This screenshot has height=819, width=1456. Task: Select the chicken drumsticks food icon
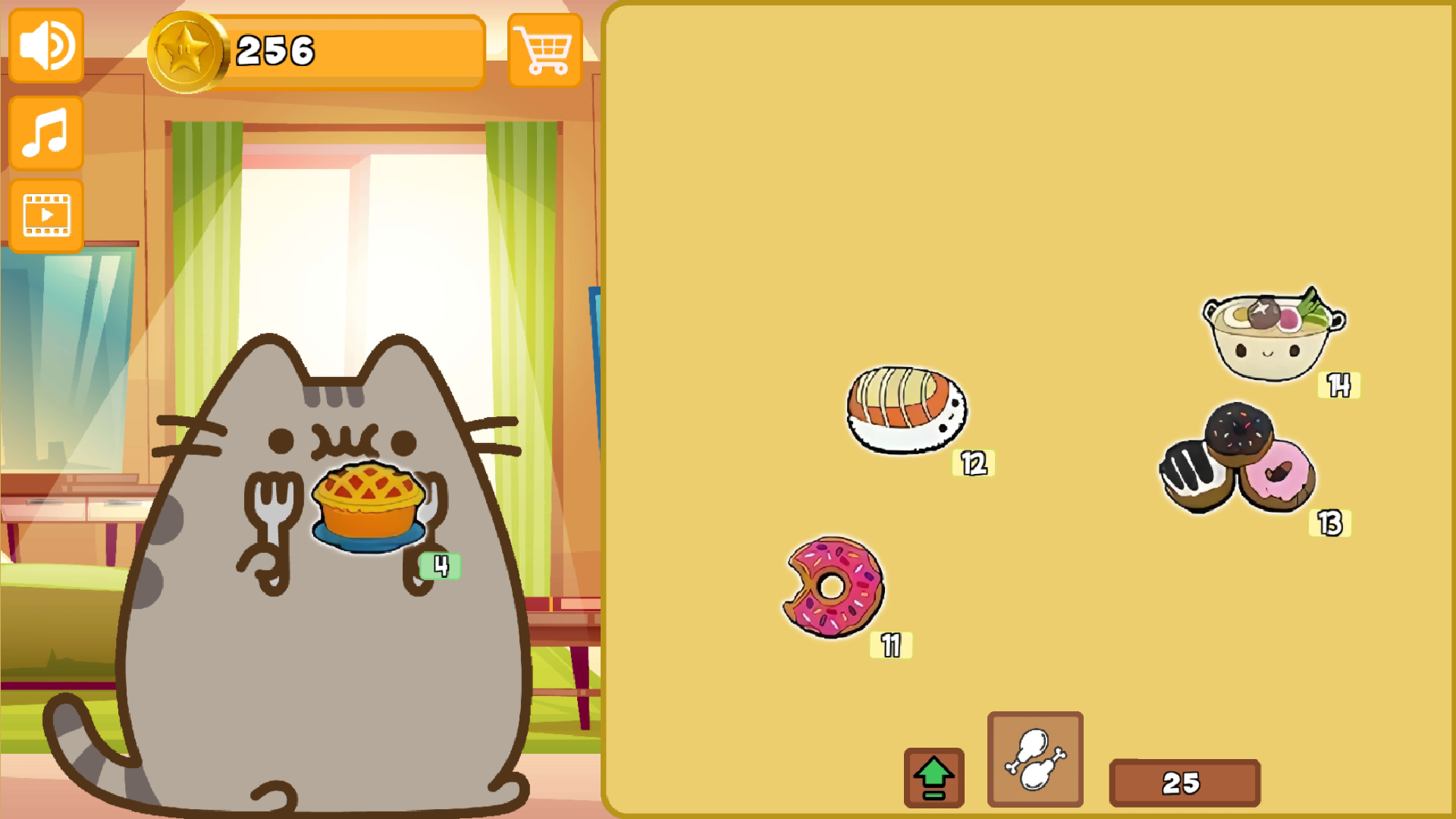(1034, 758)
